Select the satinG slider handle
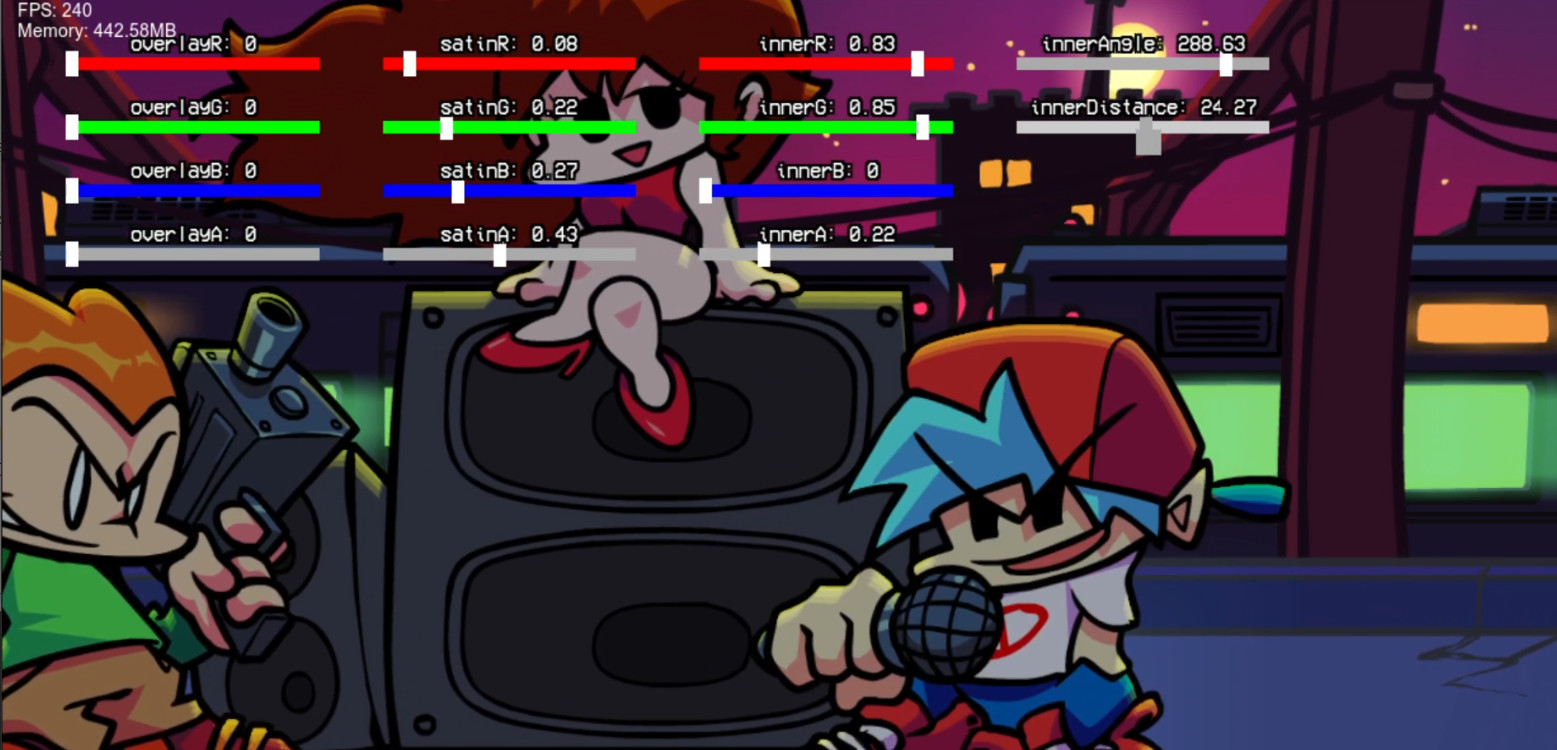Image resolution: width=1557 pixels, height=750 pixels. 447,126
